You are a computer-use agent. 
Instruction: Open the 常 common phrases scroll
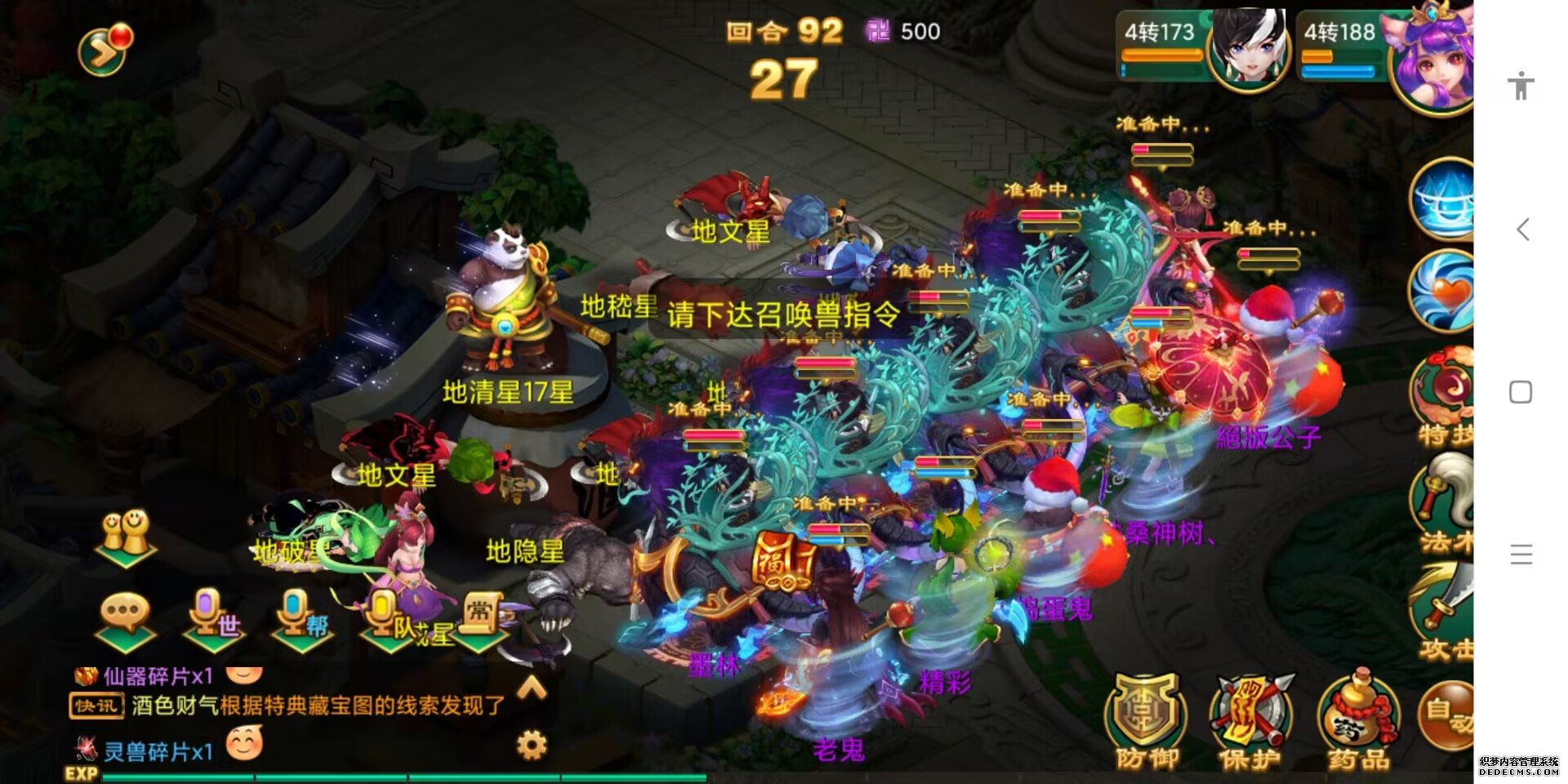[x=480, y=617]
